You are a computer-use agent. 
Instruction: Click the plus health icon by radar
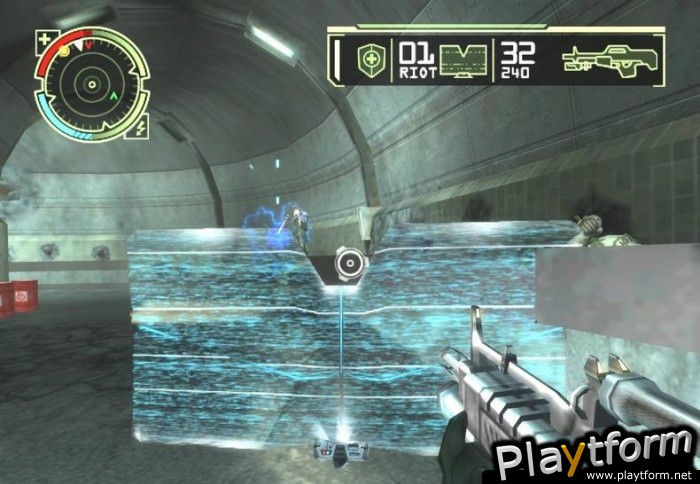44,42
